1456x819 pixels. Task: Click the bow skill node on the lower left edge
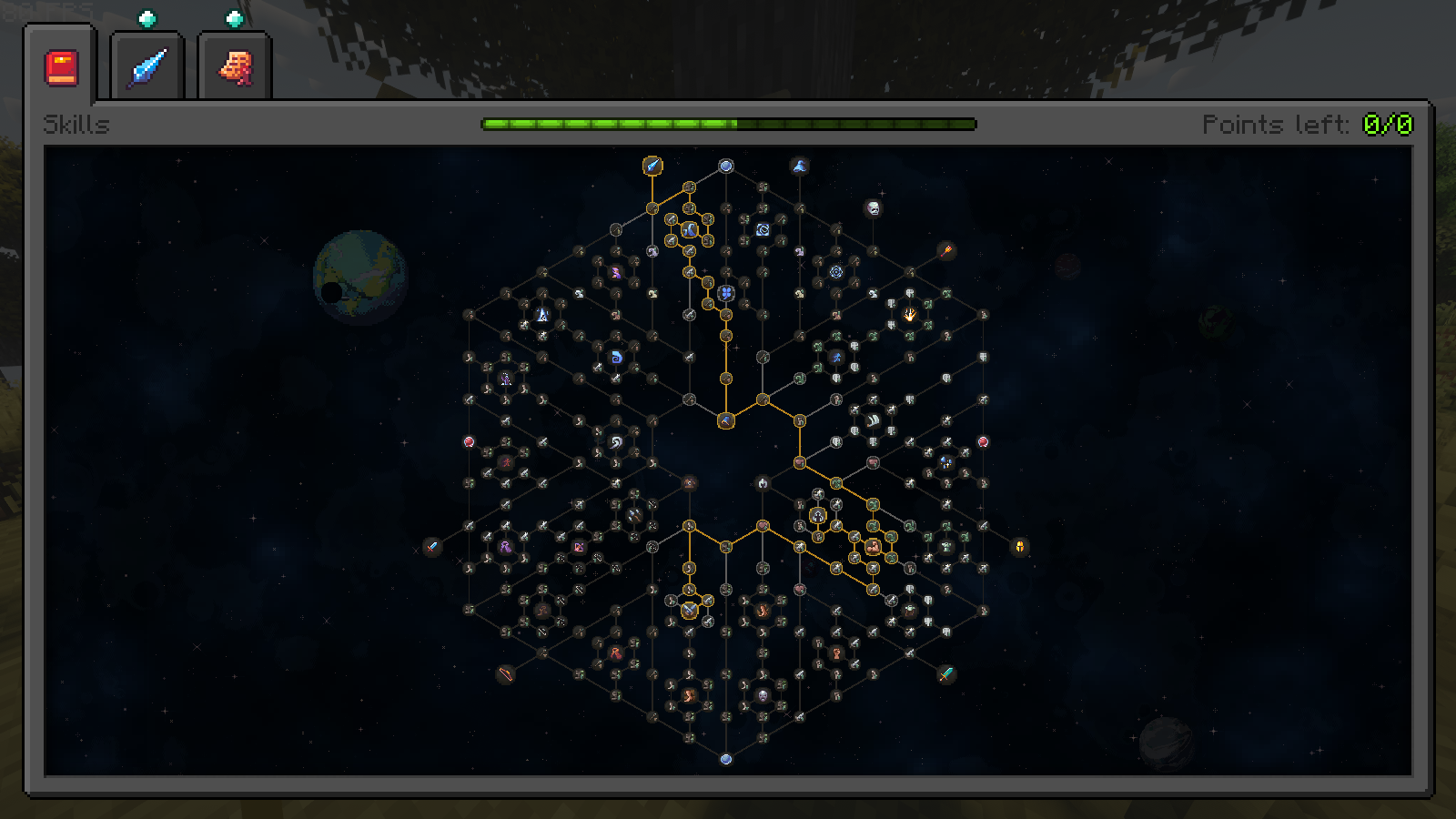pyautogui.click(x=506, y=674)
